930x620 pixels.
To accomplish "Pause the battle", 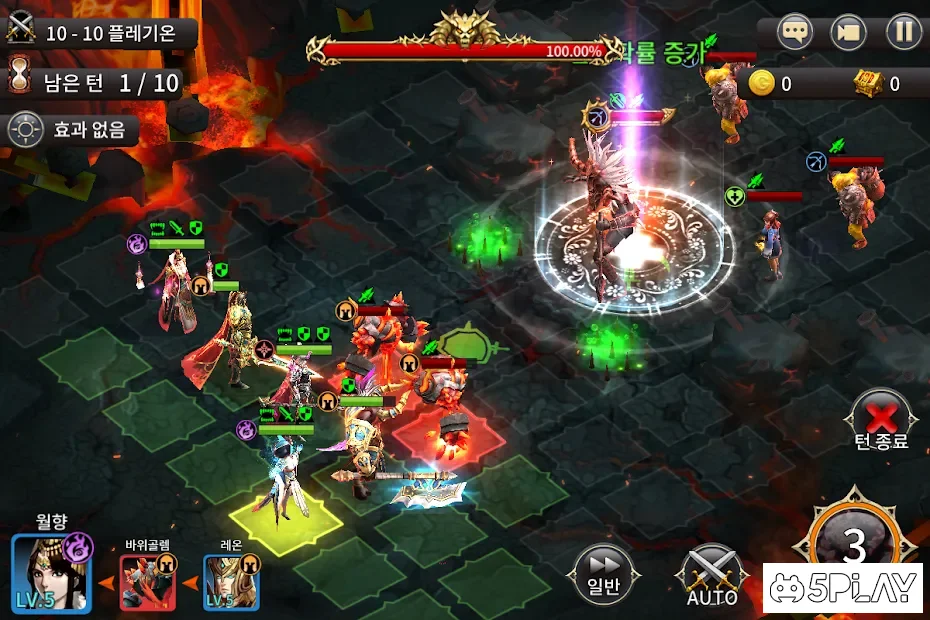I will (x=903, y=32).
